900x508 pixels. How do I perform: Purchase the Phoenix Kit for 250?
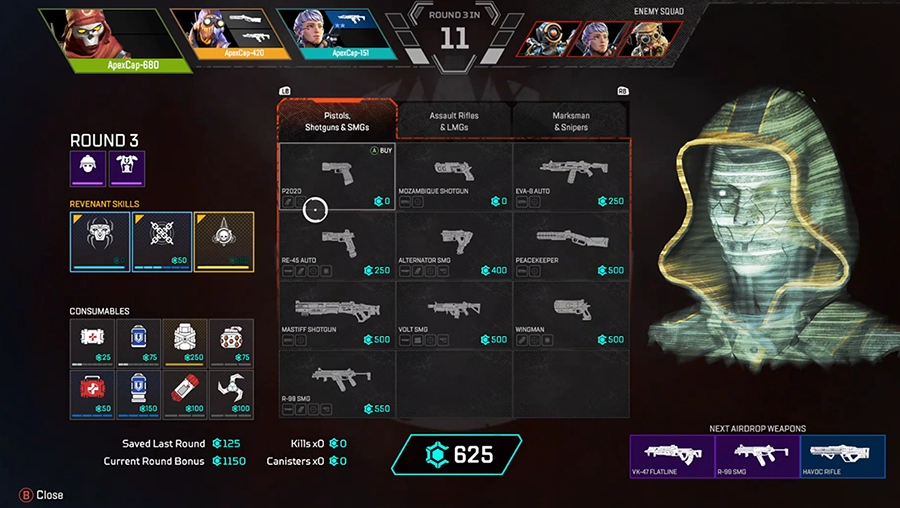[x=185, y=343]
